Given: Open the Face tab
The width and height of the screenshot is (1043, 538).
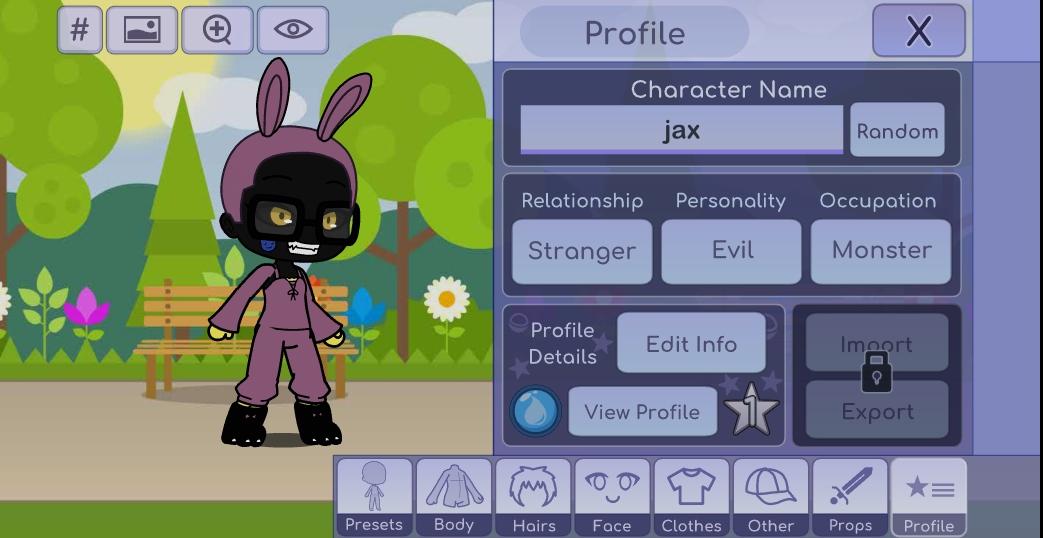Looking at the screenshot, I should pos(612,497).
